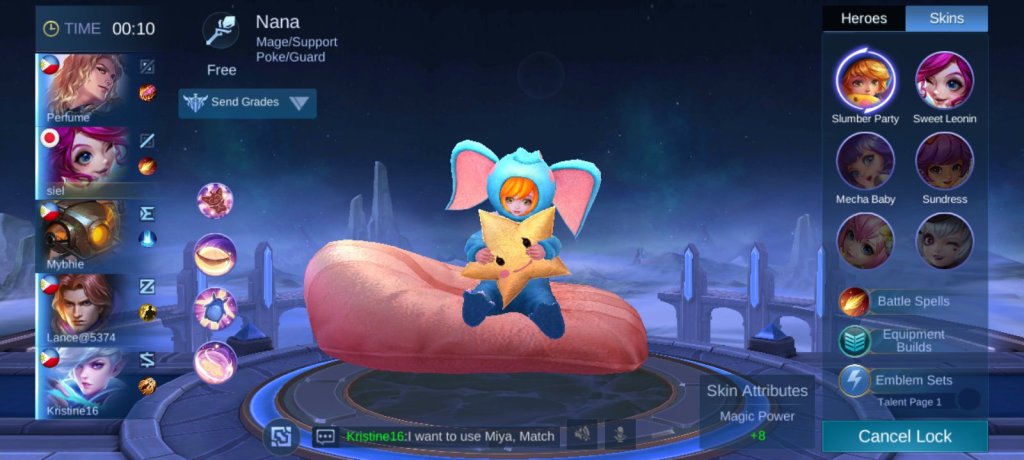
Task: Open Emblem Sets menu
Action: (898, 380)
